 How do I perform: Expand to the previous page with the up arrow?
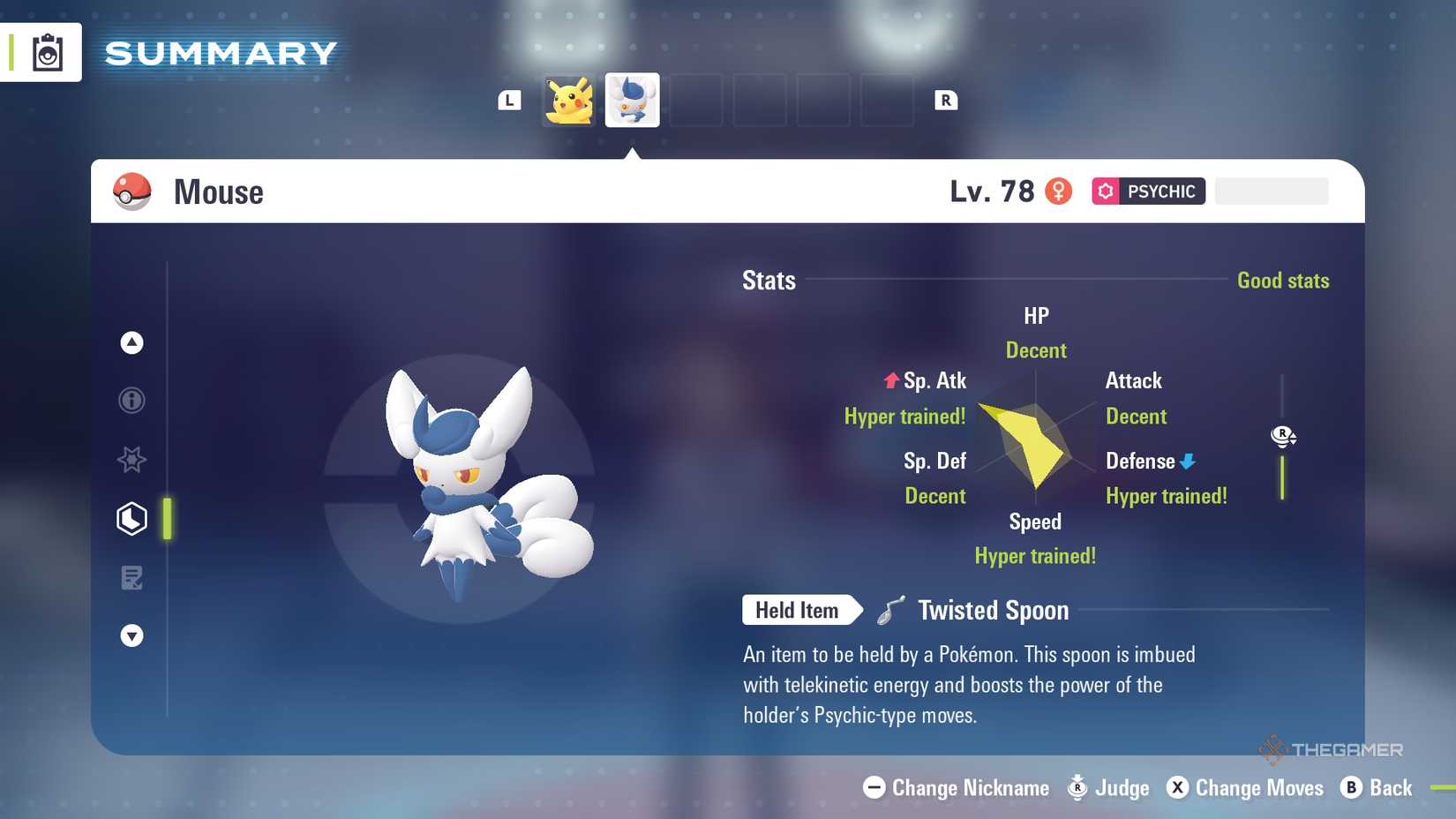click(131, 342)
